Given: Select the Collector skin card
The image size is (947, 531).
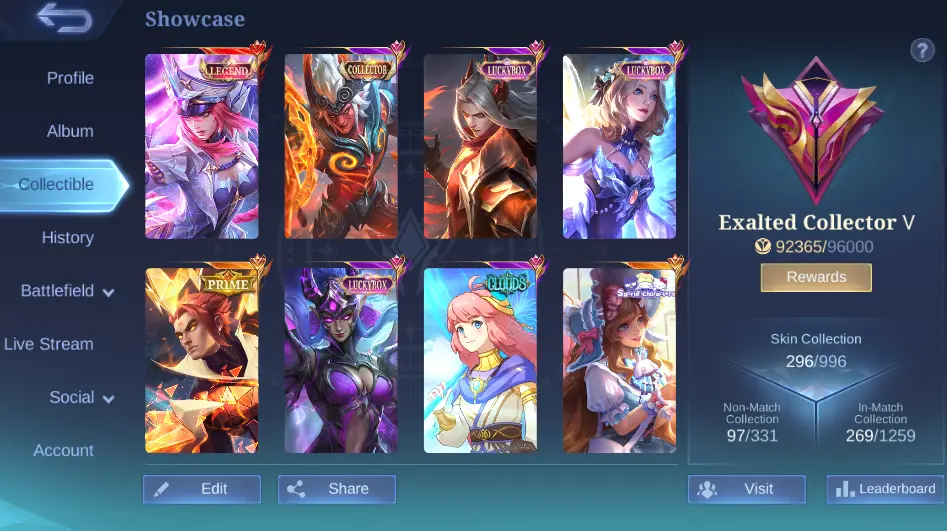Looking at the screenshot, I should [341, 146].
